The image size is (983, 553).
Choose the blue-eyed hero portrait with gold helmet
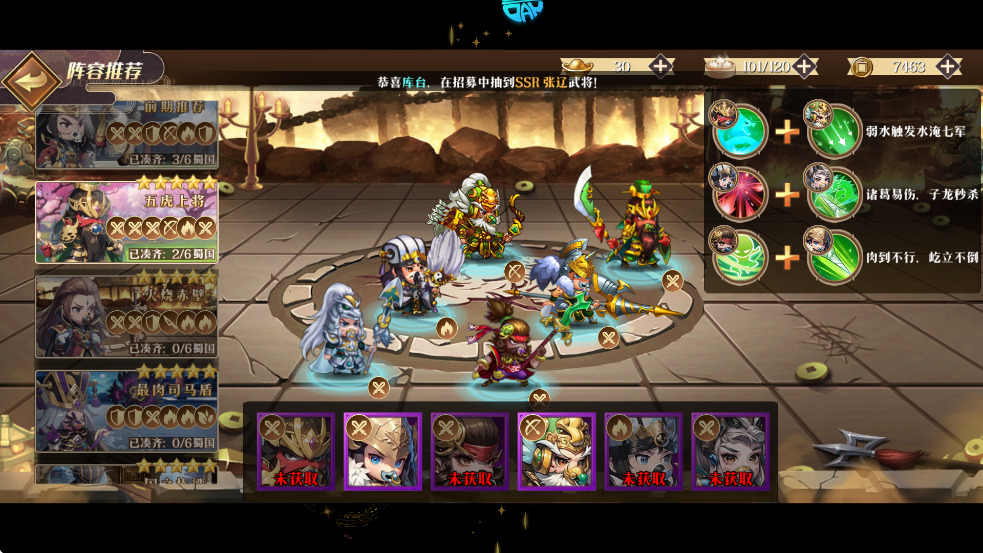[x=382, y=452]
